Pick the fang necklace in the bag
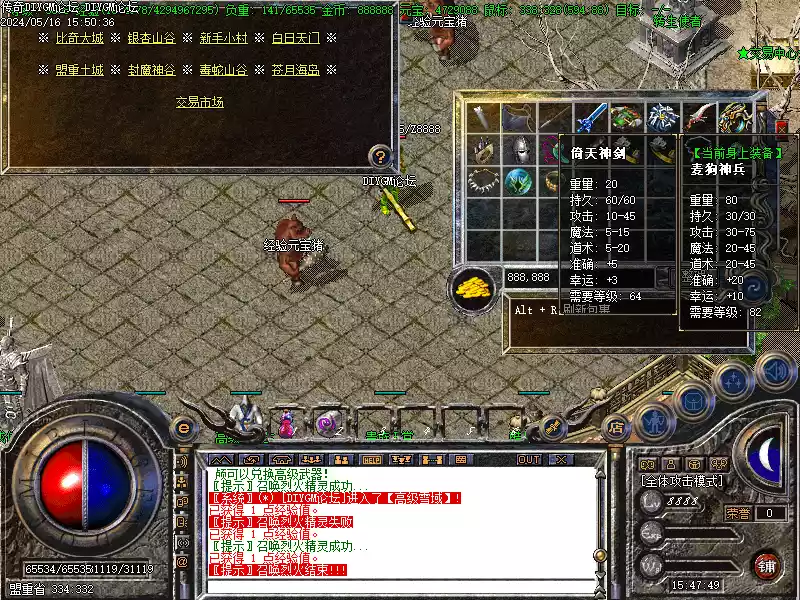The image size is (800, 600). click(x=485, y=182)
